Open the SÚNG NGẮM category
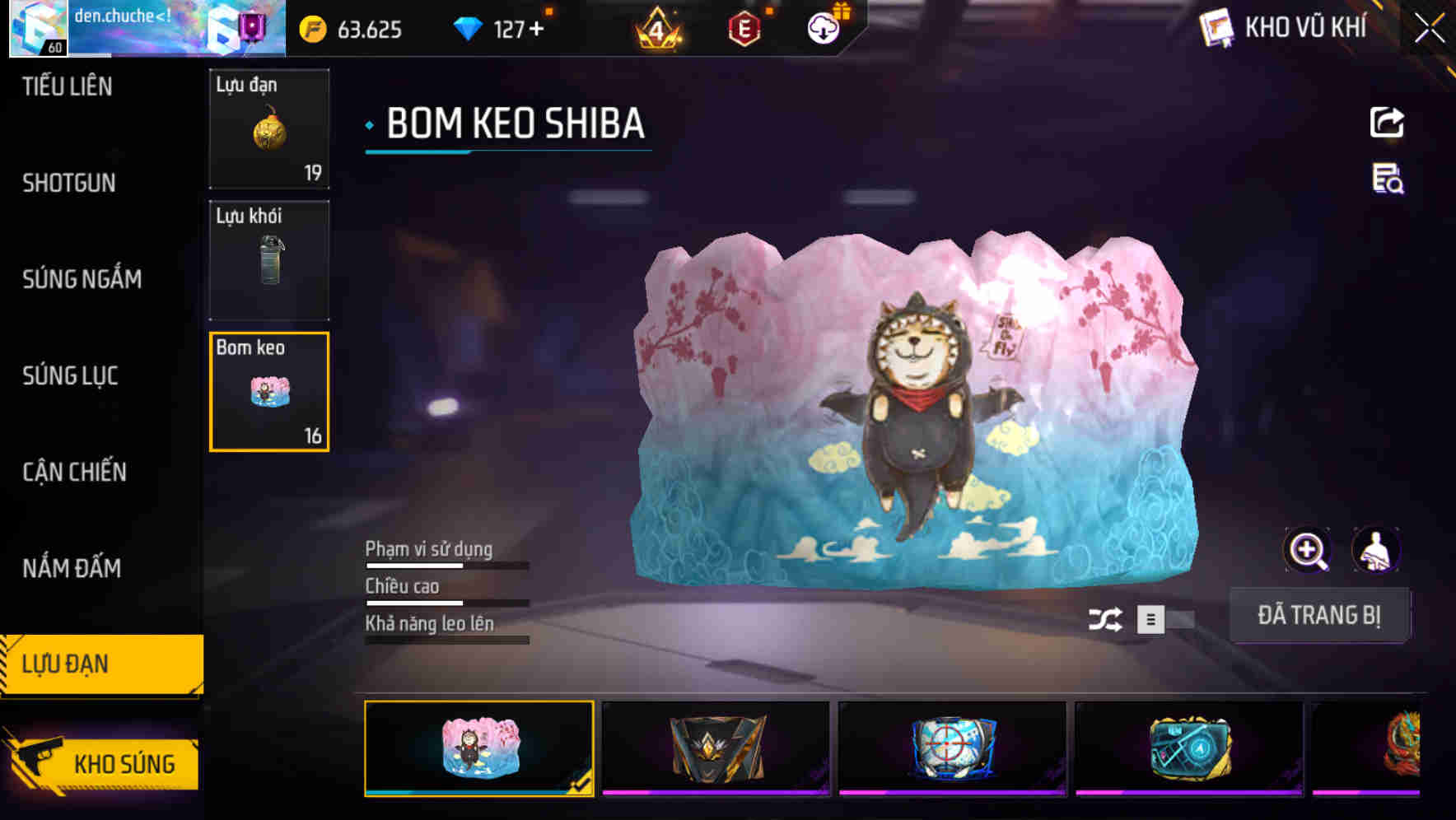The image size is (1456, 820). pyautogui.click(x=80, y=279)
